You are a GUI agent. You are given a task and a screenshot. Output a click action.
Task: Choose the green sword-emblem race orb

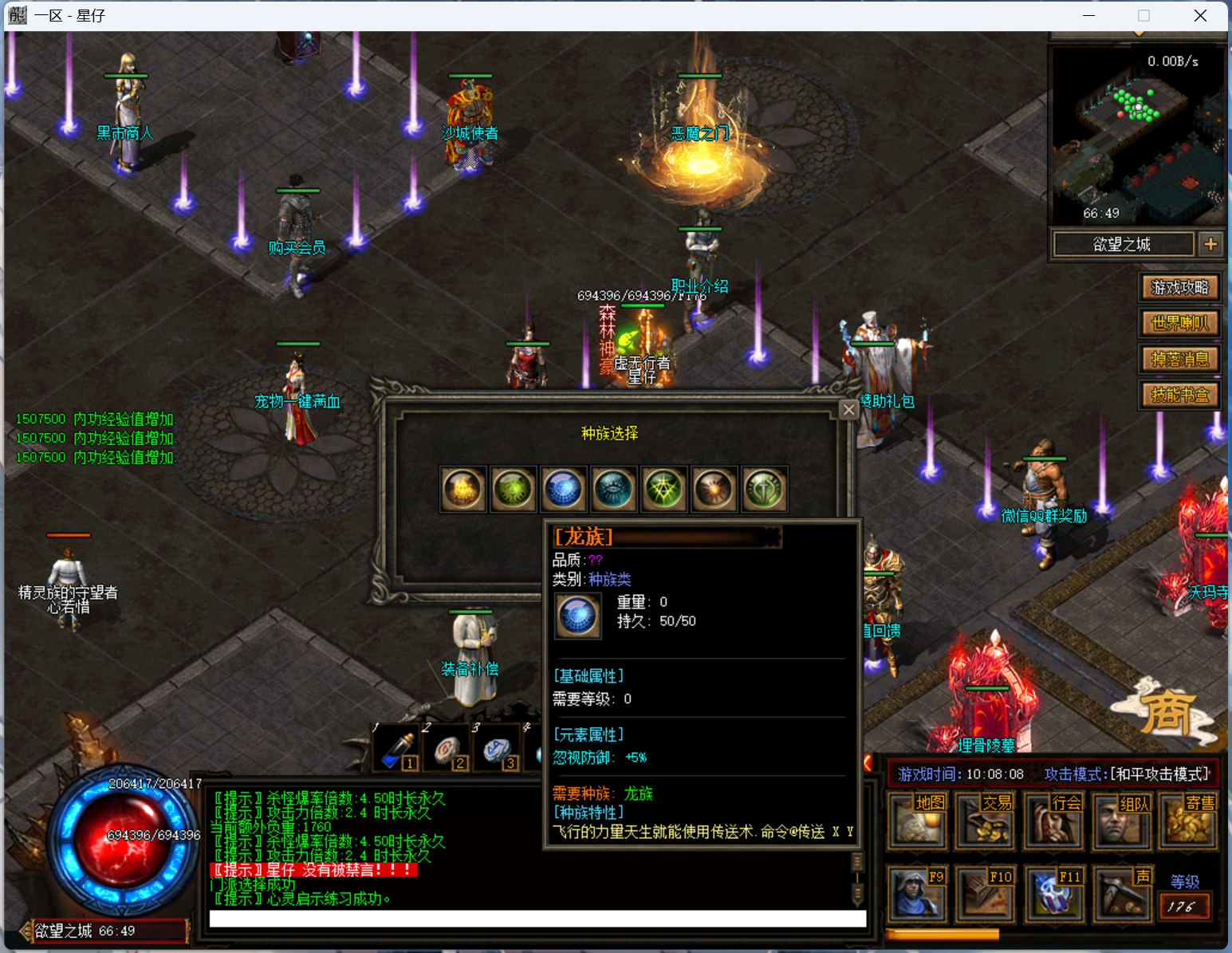tap(764, 489)
